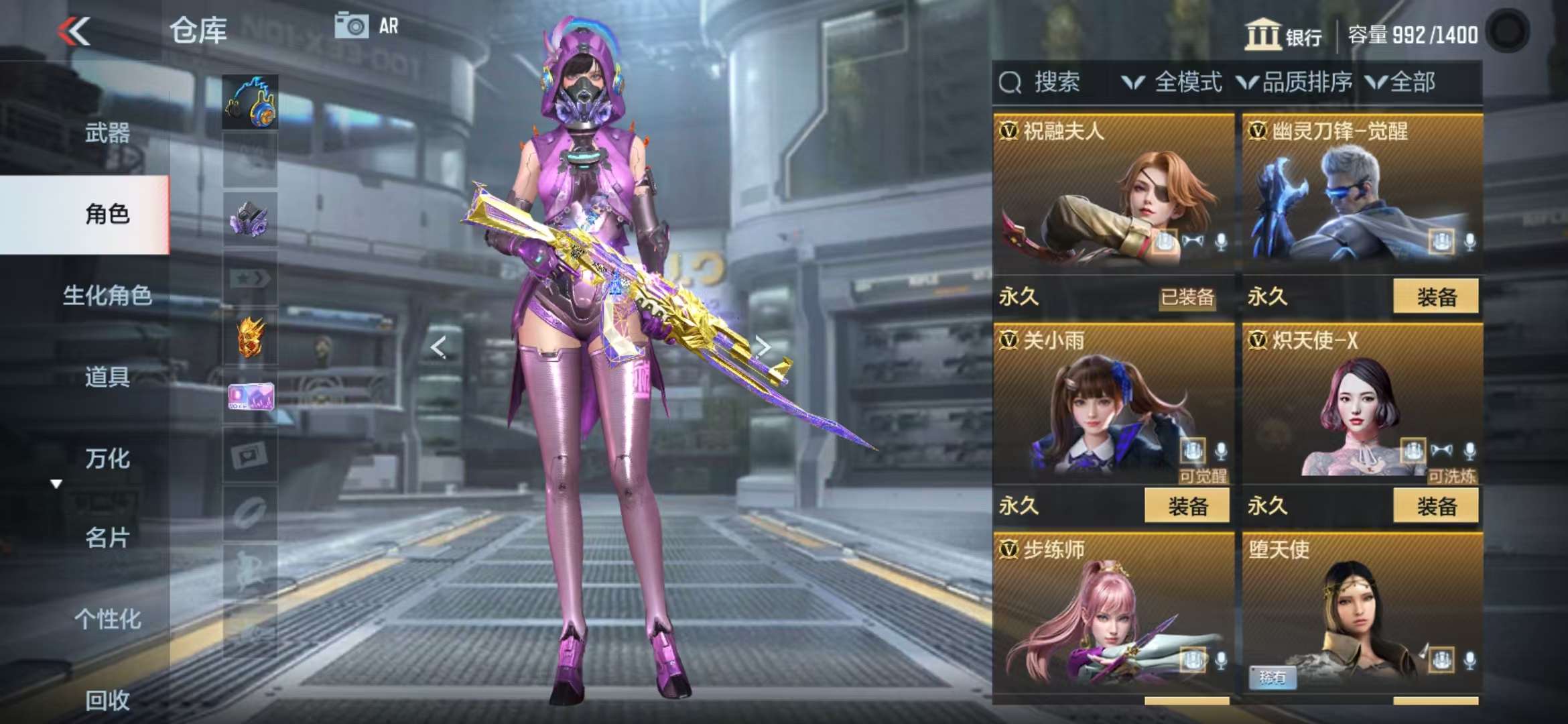Viewport: 1568px width, 724px height.
Task: Select the 生化角色 tab
Action: (x=107, y=295)
